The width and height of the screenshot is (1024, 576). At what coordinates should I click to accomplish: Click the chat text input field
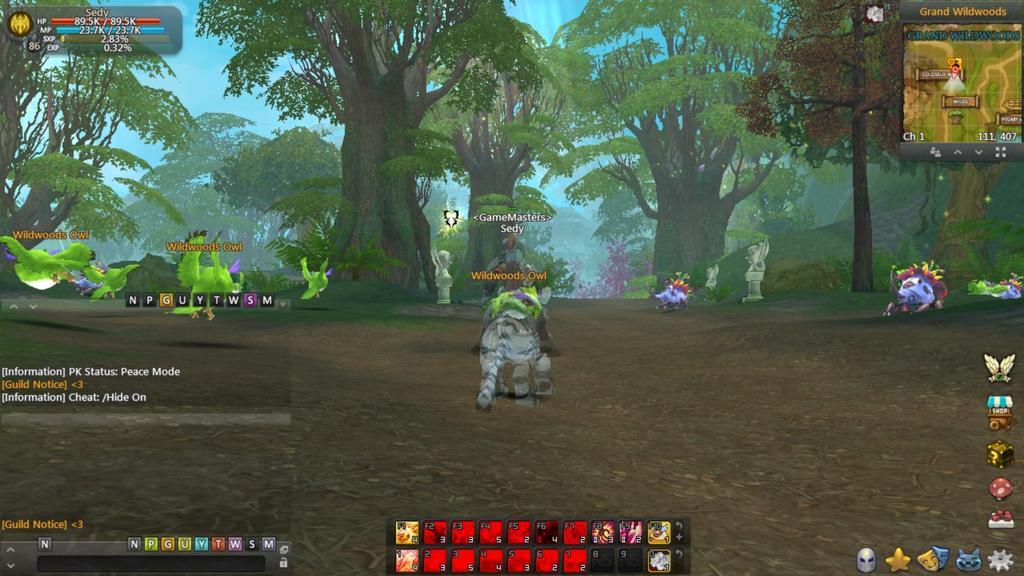point(150,563)
